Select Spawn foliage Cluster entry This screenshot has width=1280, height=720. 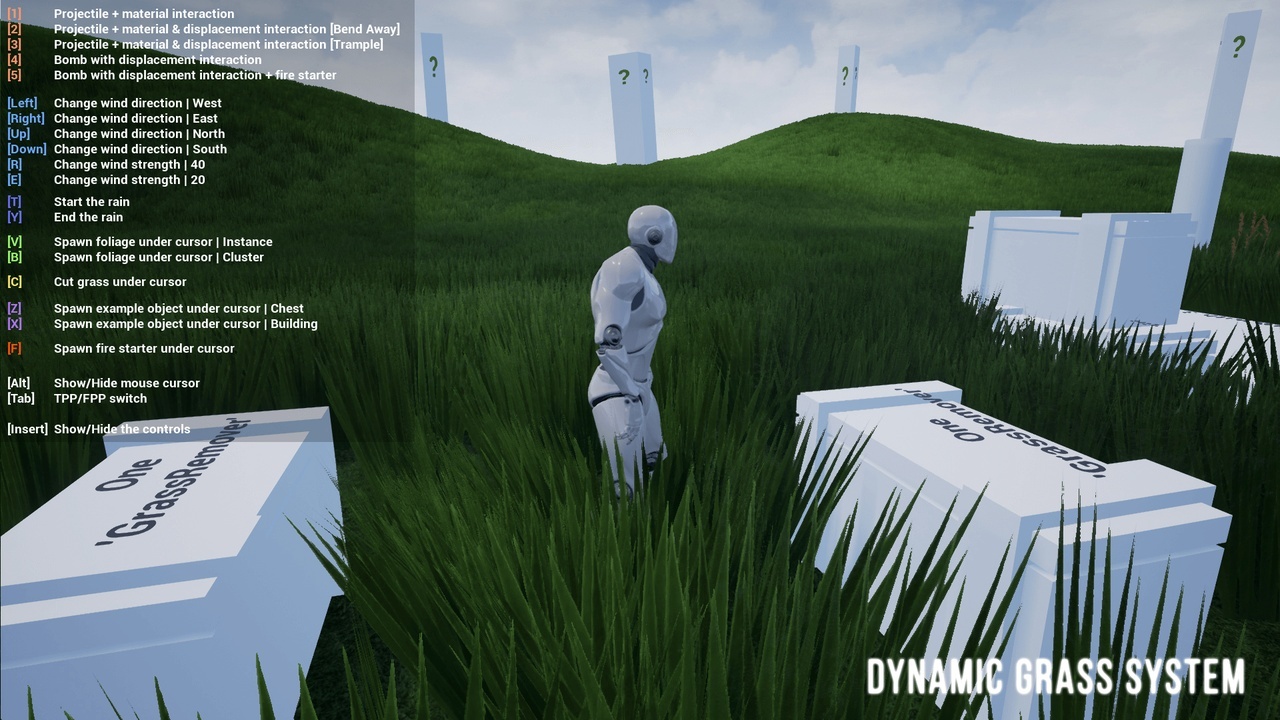pos(160,257)
